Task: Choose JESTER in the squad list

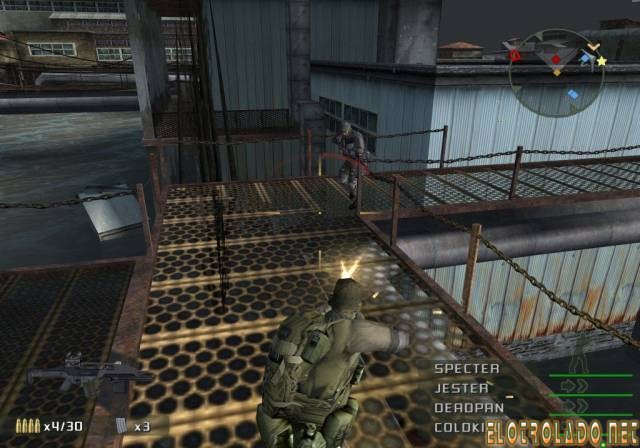Action: click(461, 388)
